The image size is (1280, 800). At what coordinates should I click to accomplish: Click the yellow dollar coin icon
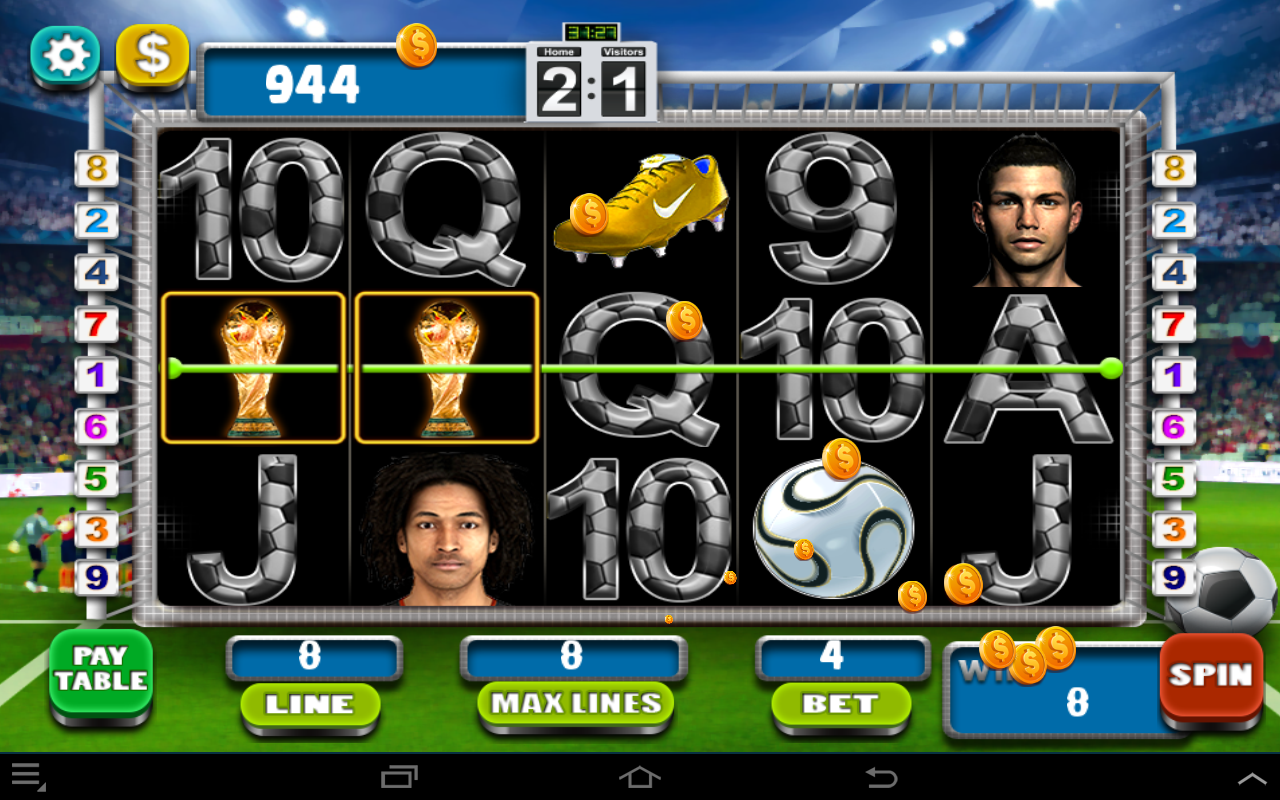(152, 55)
